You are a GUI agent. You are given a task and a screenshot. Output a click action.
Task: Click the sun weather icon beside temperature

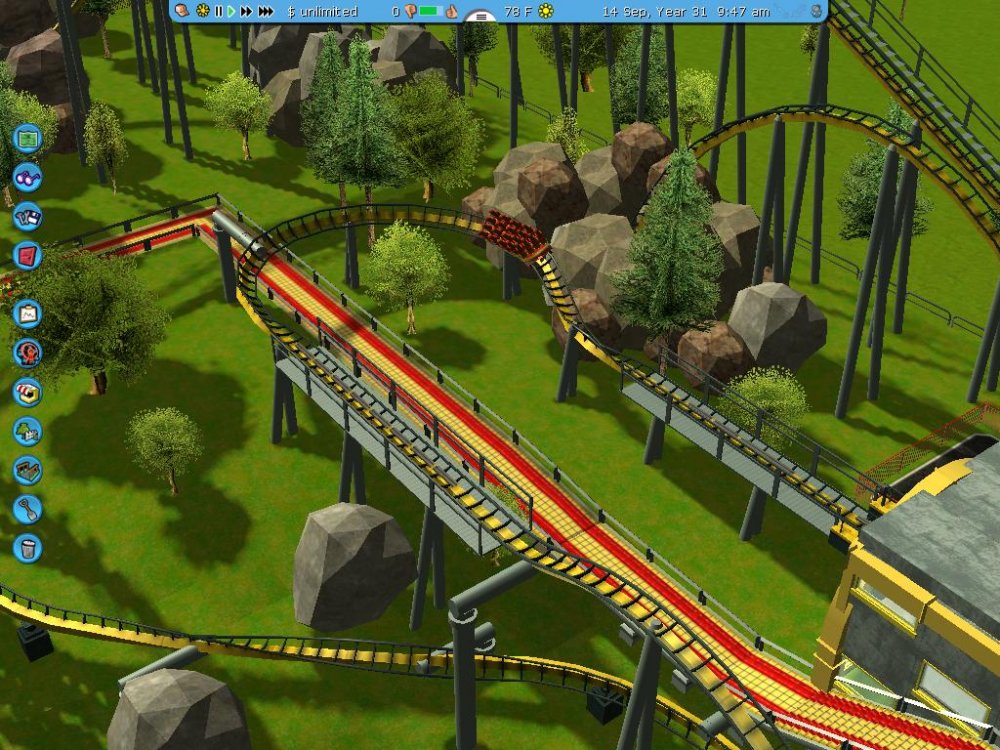pos(546,11)
